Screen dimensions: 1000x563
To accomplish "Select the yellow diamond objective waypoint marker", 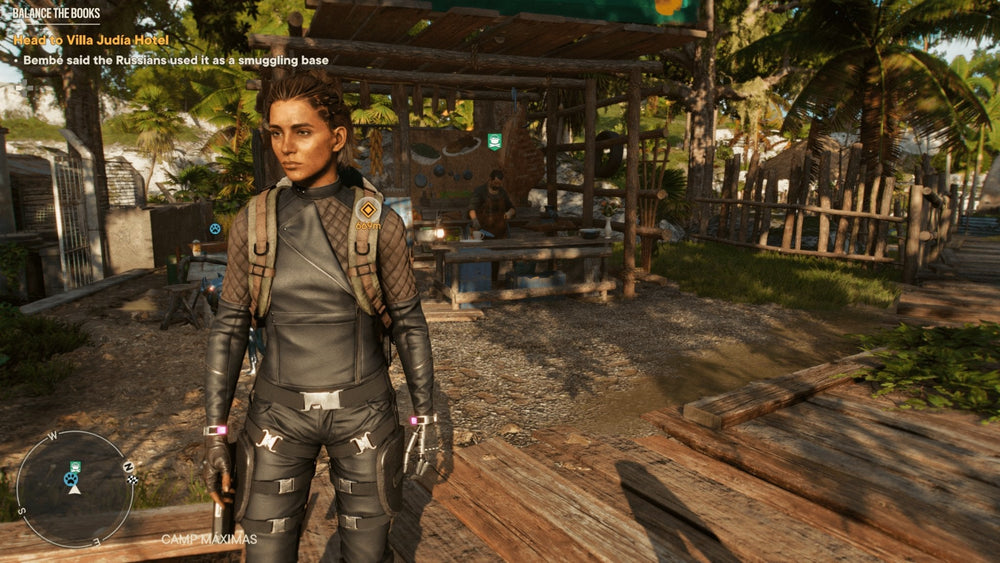I will (x=367, y=210).
